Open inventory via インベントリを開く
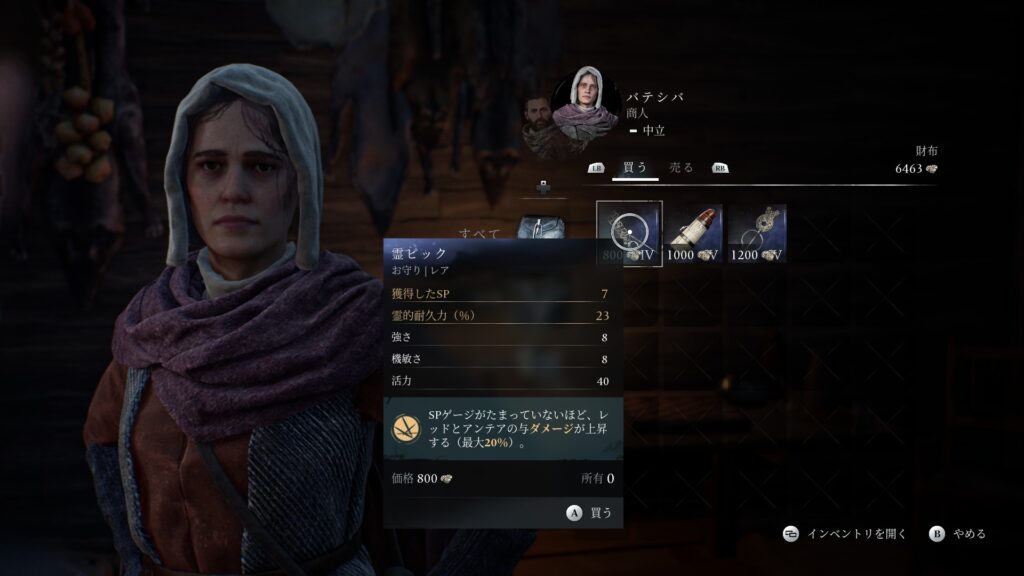 845,534
